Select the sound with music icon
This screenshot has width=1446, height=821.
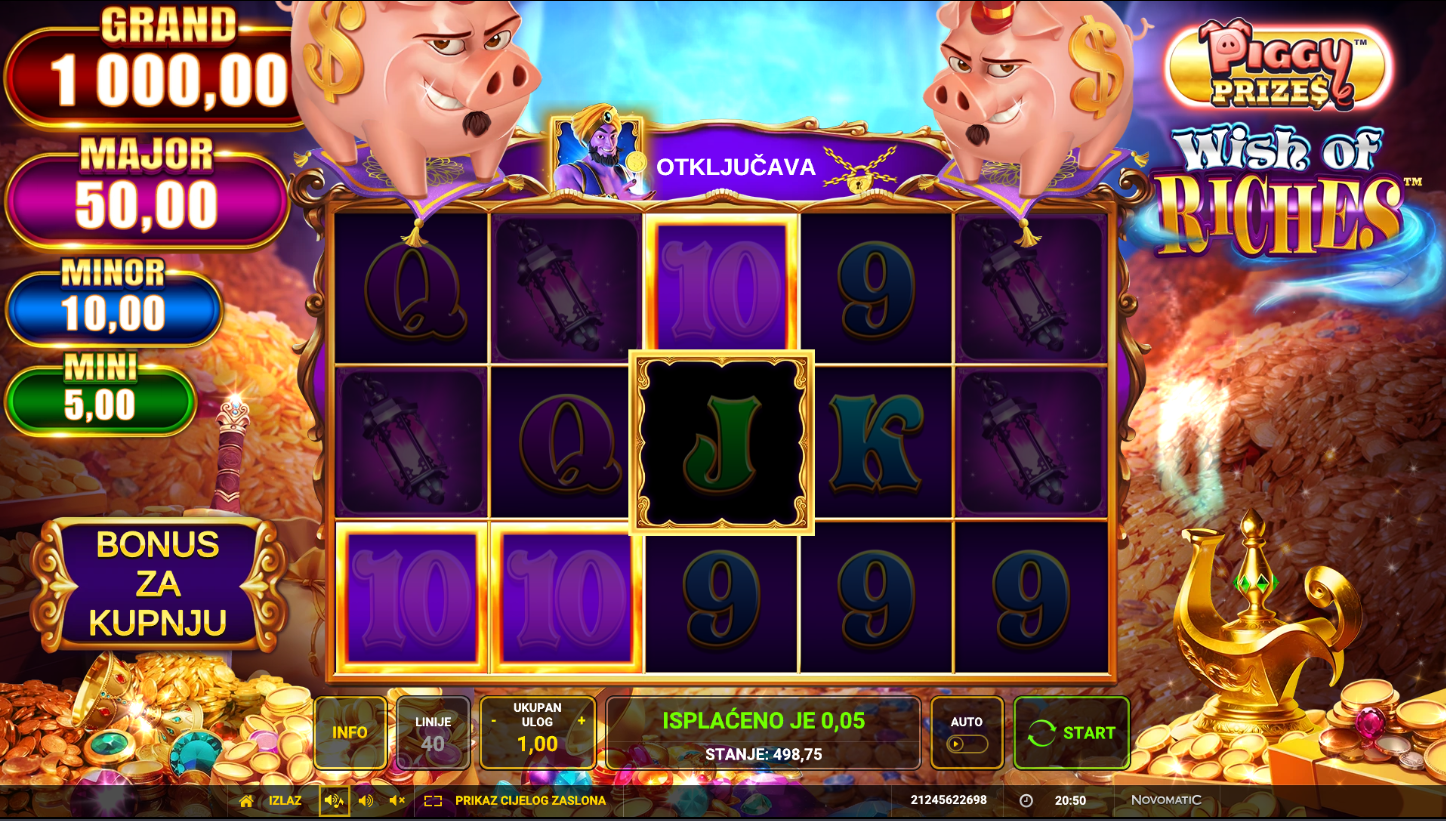334,801
